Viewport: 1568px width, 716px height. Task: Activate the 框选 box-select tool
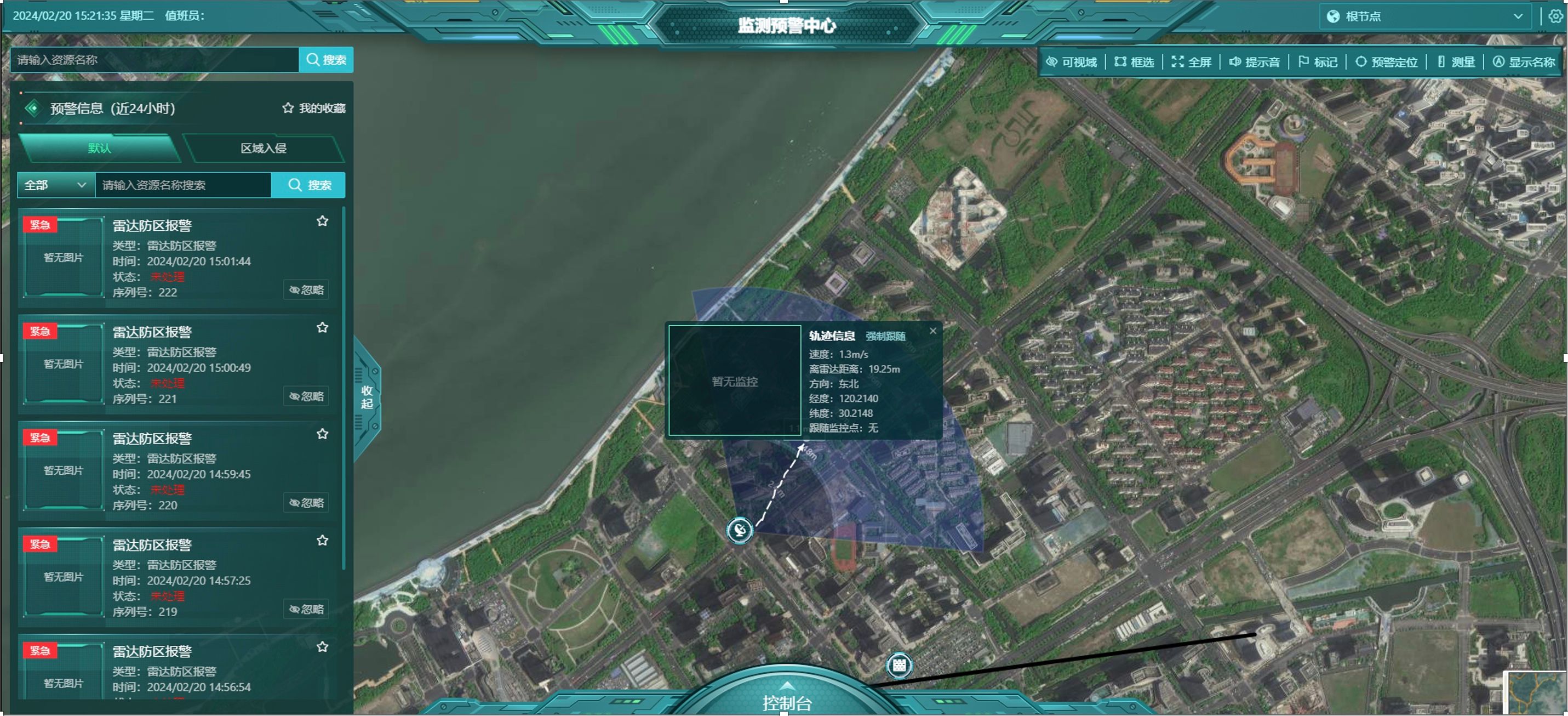(1135, 62)
